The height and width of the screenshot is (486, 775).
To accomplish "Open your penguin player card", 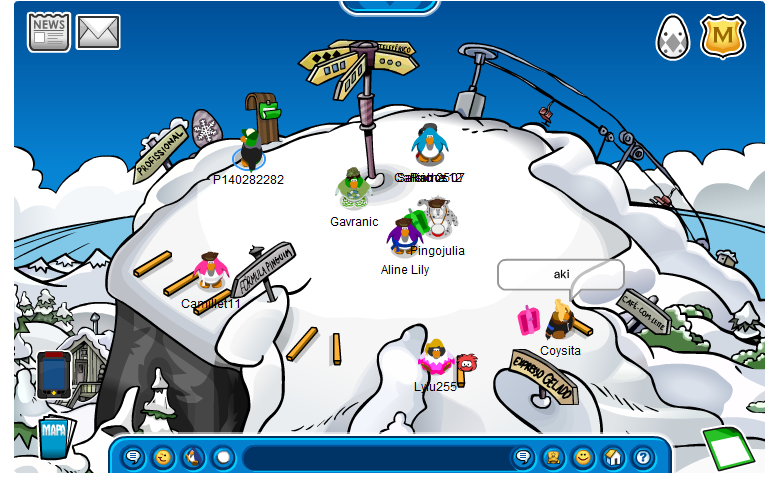I will 552,458.
